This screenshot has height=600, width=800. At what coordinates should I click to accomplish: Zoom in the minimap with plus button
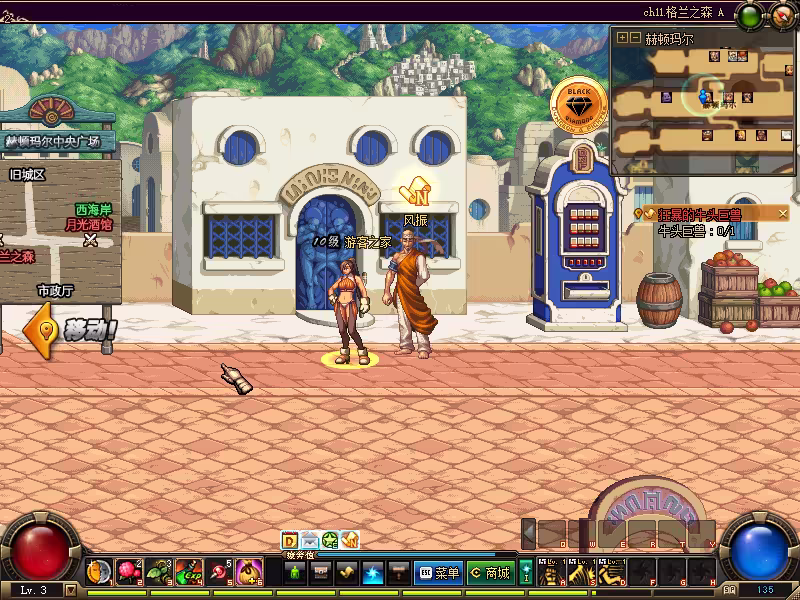622,38
